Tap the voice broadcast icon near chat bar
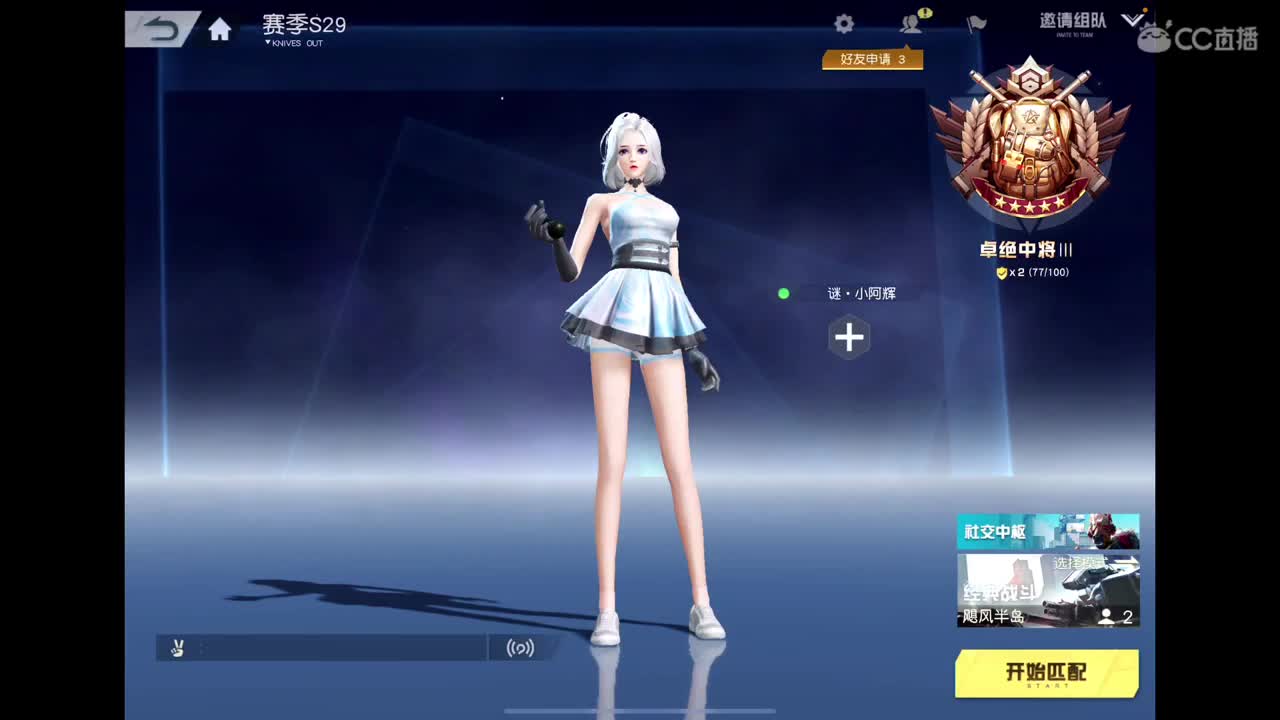 [521, 647]
